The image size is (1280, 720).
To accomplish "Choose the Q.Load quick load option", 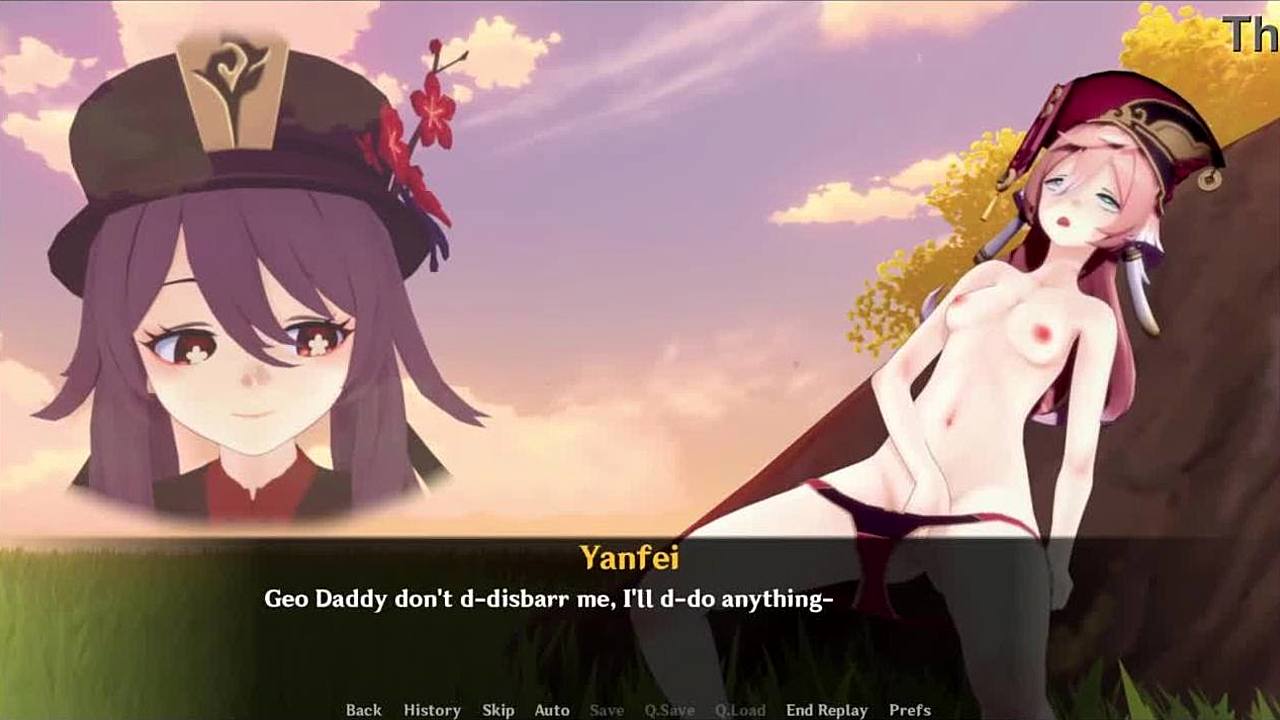I will [x=740, y=710].
